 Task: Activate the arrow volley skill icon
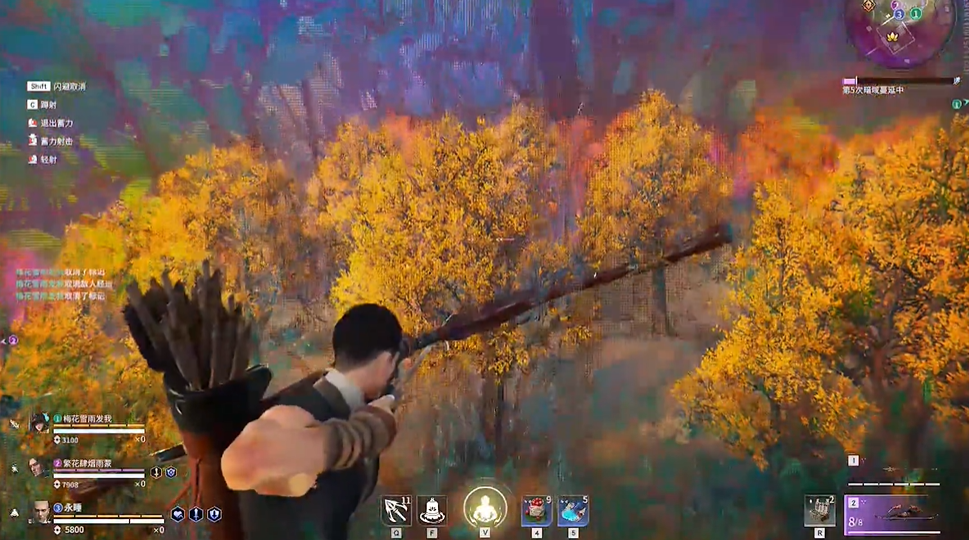click(x=396, y=510)
